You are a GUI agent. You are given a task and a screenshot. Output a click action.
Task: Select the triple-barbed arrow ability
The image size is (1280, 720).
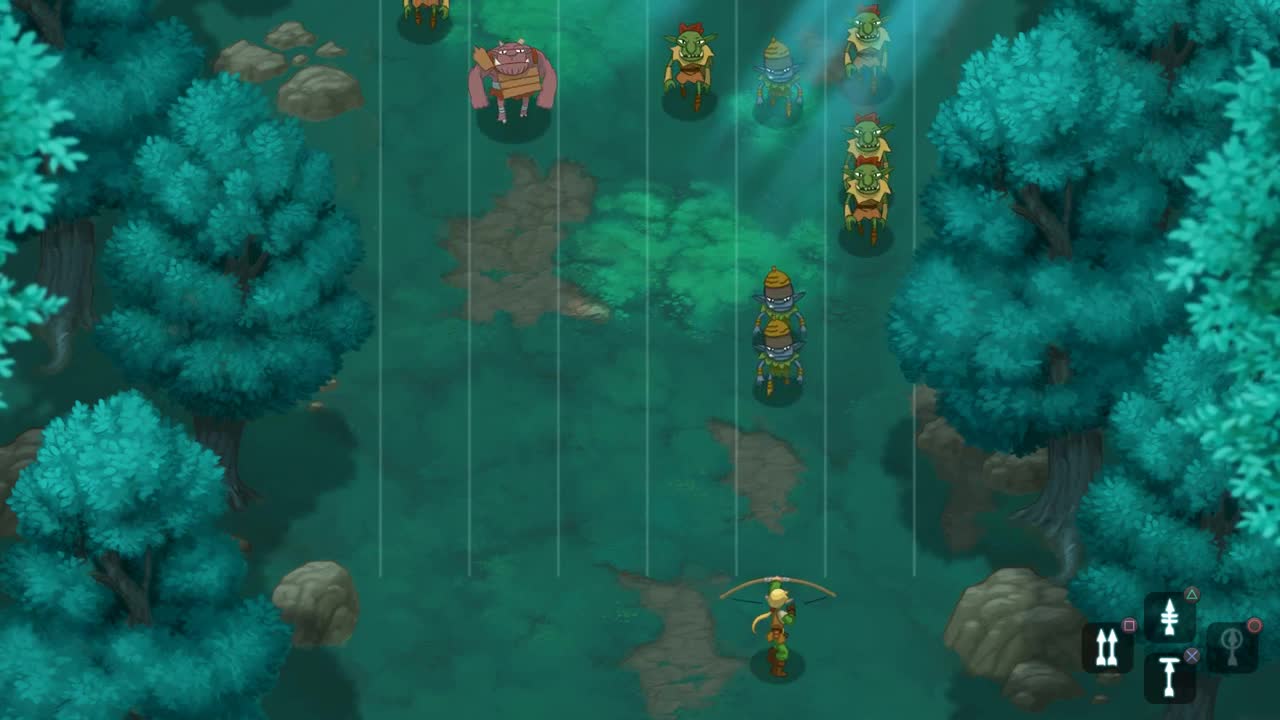pos(1169,616)
